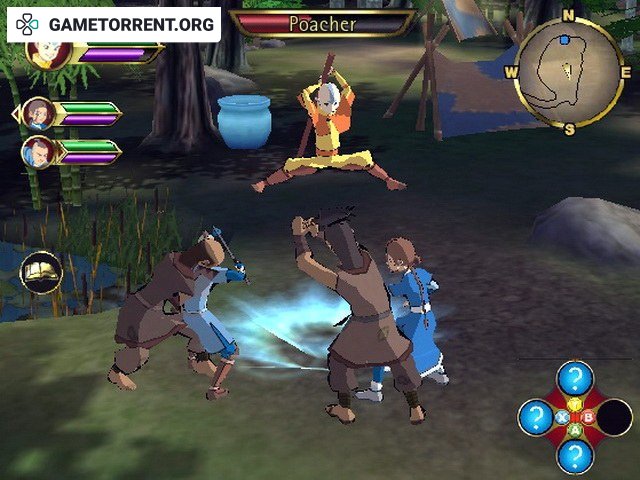This screenshot has width=640, height=480.
Task: Choose Sokka's portrait in the party list
Action: pos(38,152)
